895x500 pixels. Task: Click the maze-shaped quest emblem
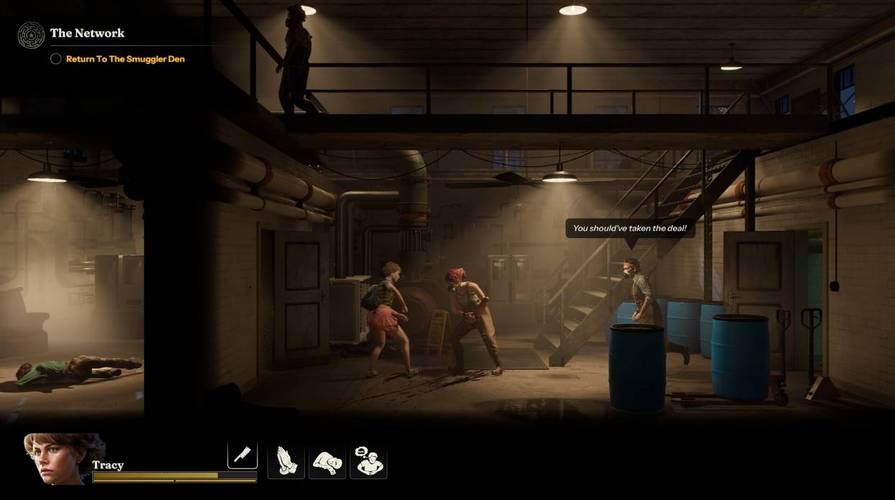point(31,35)
